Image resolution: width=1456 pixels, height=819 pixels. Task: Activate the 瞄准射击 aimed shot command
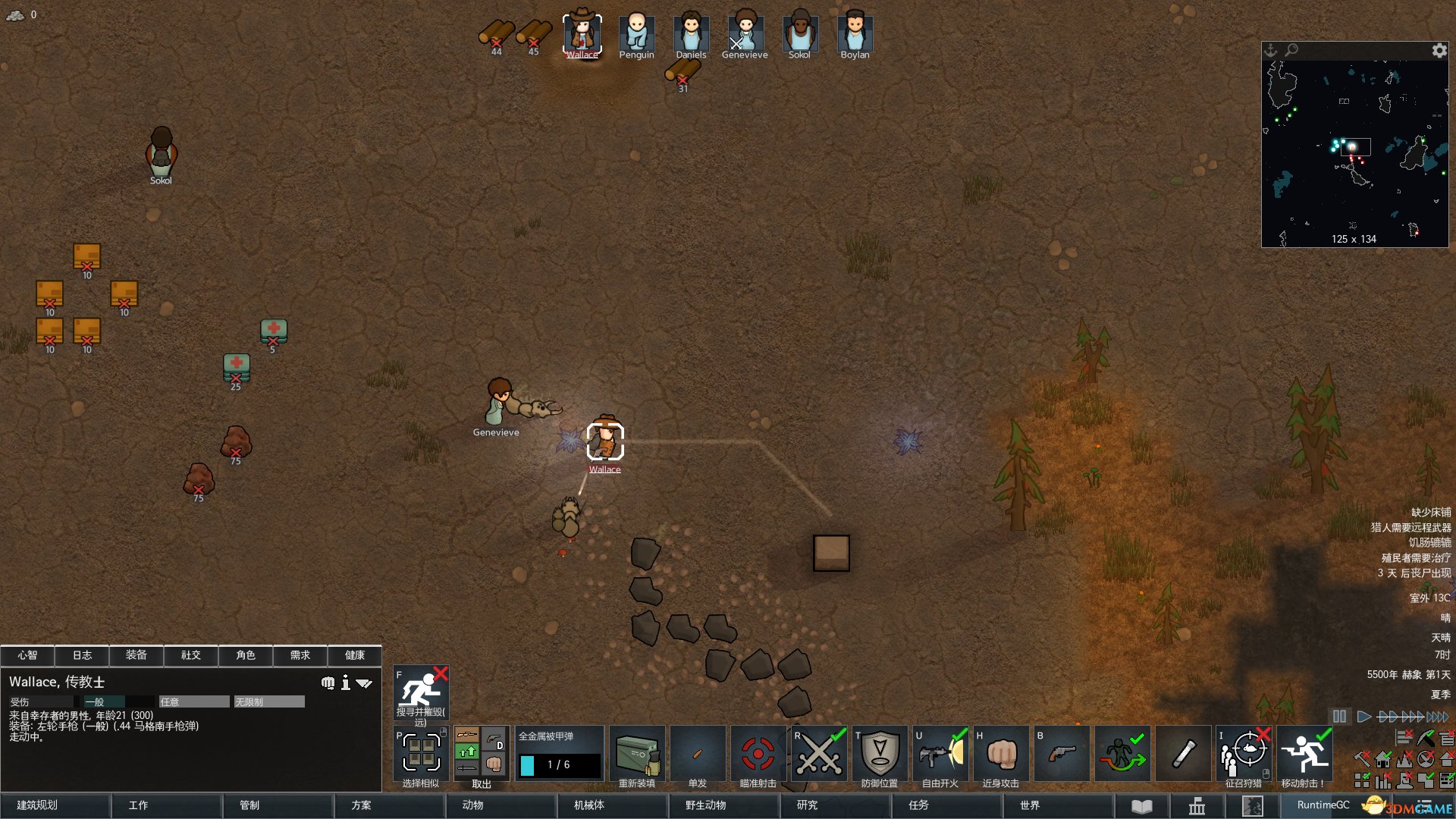click(x=758, y=755)
